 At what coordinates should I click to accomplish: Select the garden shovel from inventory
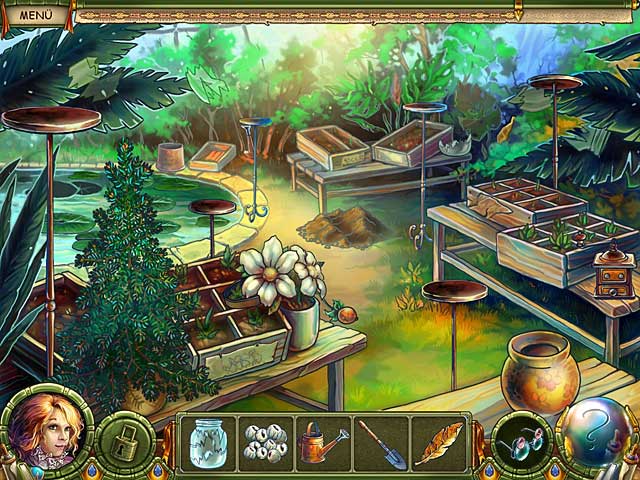382,443
